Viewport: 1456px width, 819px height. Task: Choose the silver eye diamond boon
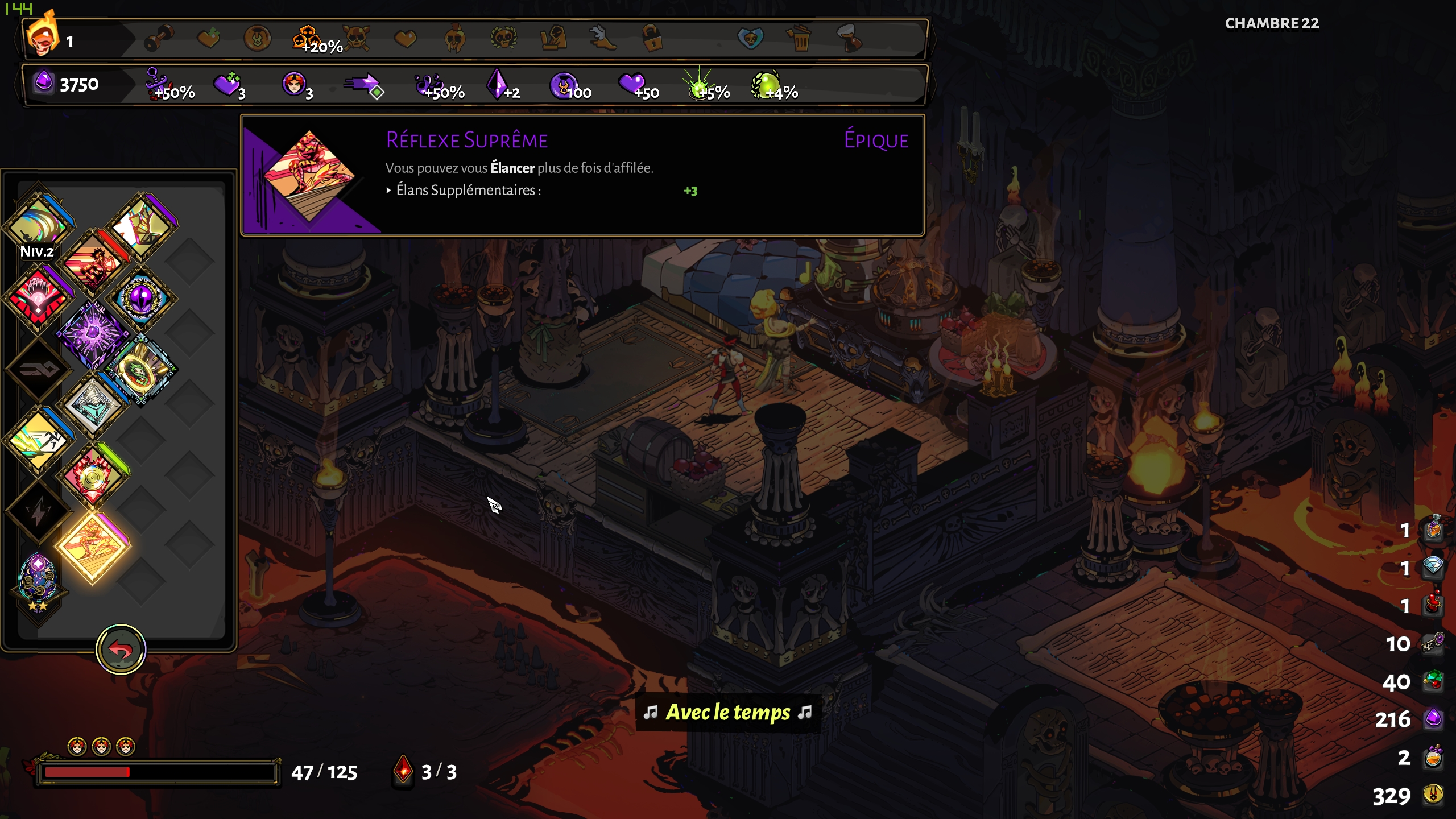click(x=93, y=406)
